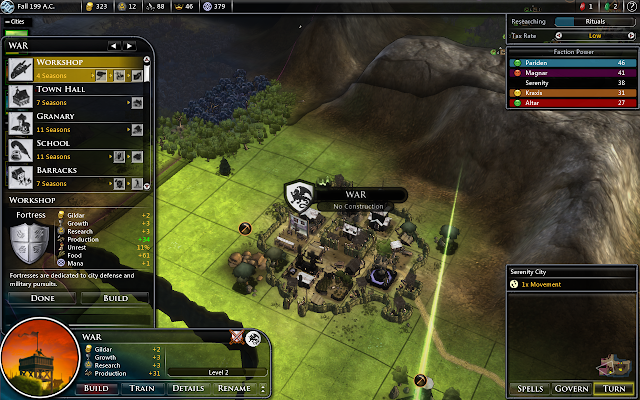The image size is (640, 400).
Task: Open the Spells menu
Action: click(530, 388)
